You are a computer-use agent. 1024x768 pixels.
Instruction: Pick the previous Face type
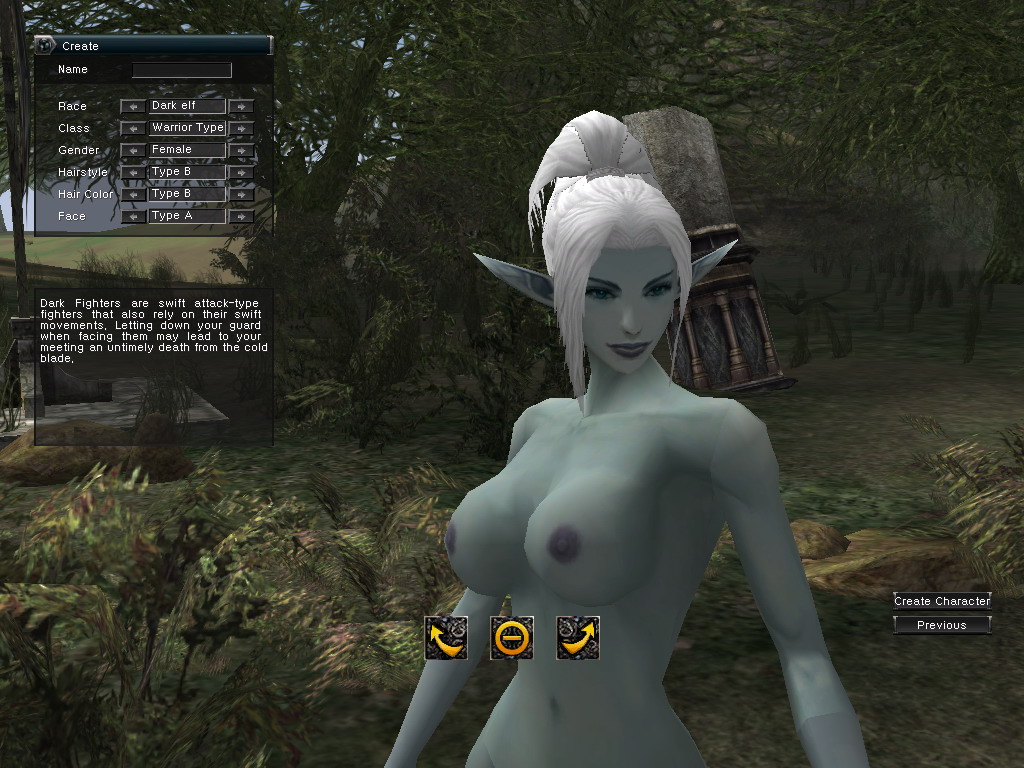pyautogui.click(x=133, y=216)
